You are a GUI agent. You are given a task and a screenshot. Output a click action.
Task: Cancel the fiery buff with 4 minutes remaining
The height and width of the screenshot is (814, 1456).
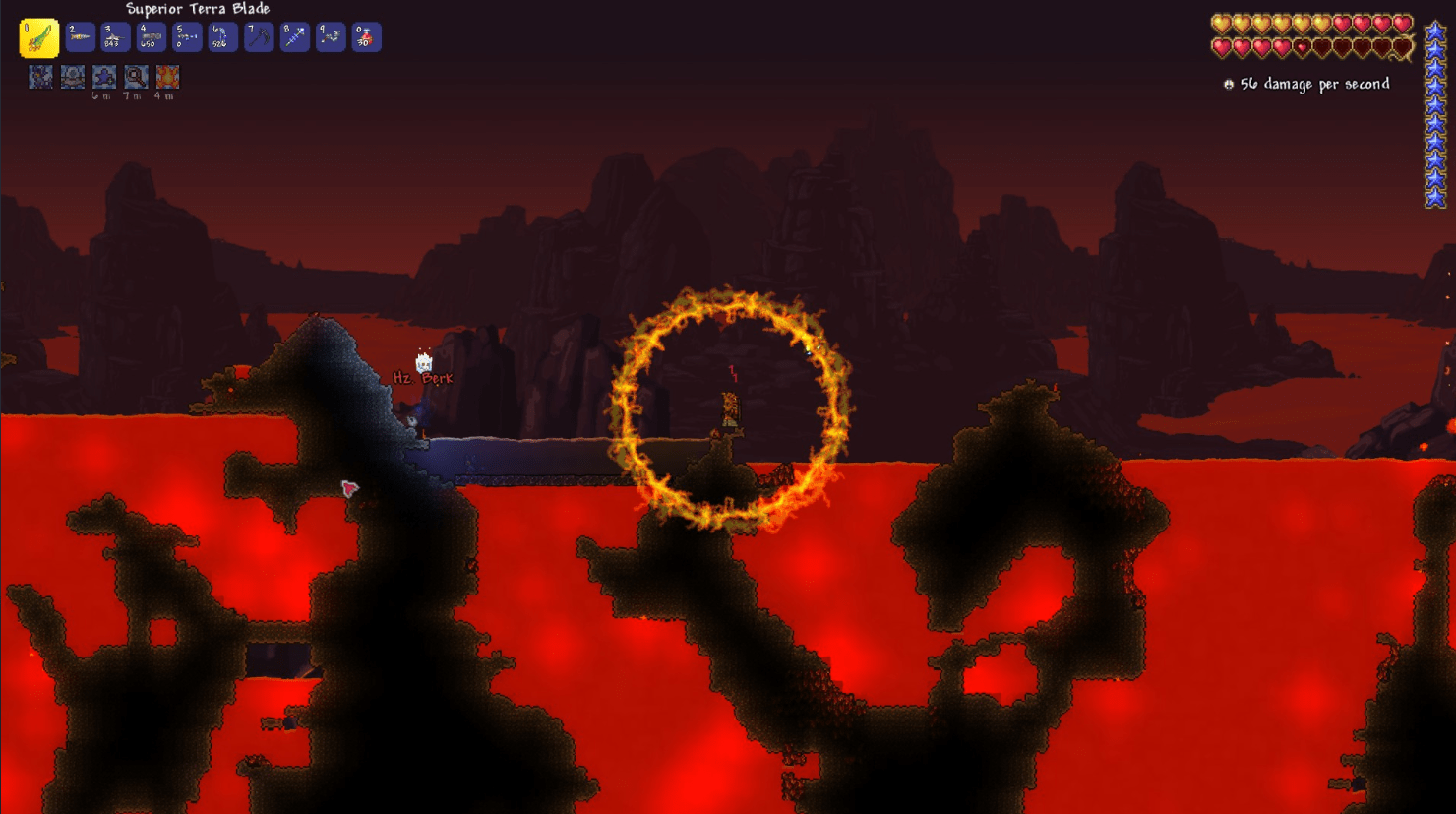(167, 76)
